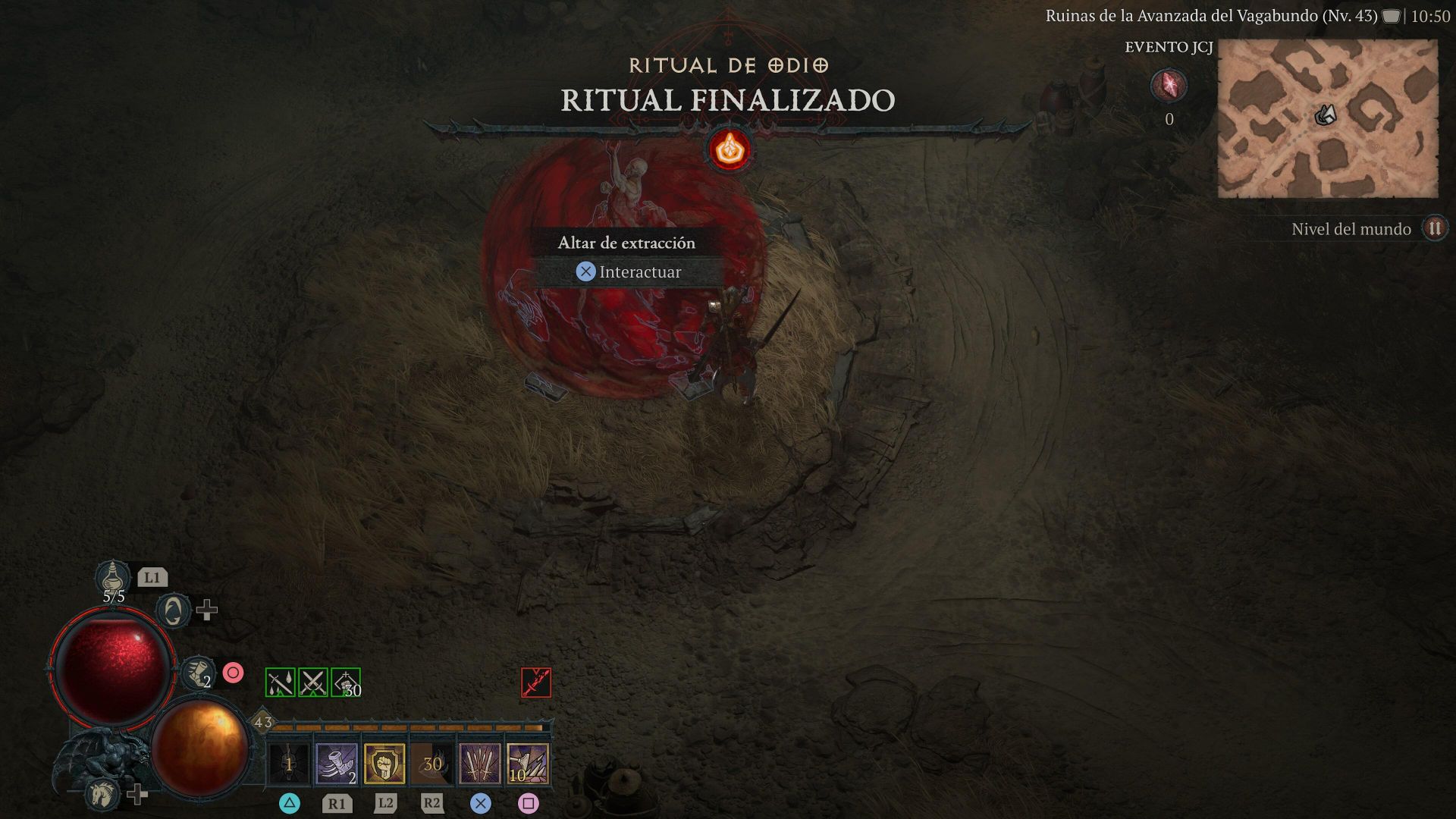
Task: Click the red PvP shard event marker
Action: click(x=1169, y=86)
